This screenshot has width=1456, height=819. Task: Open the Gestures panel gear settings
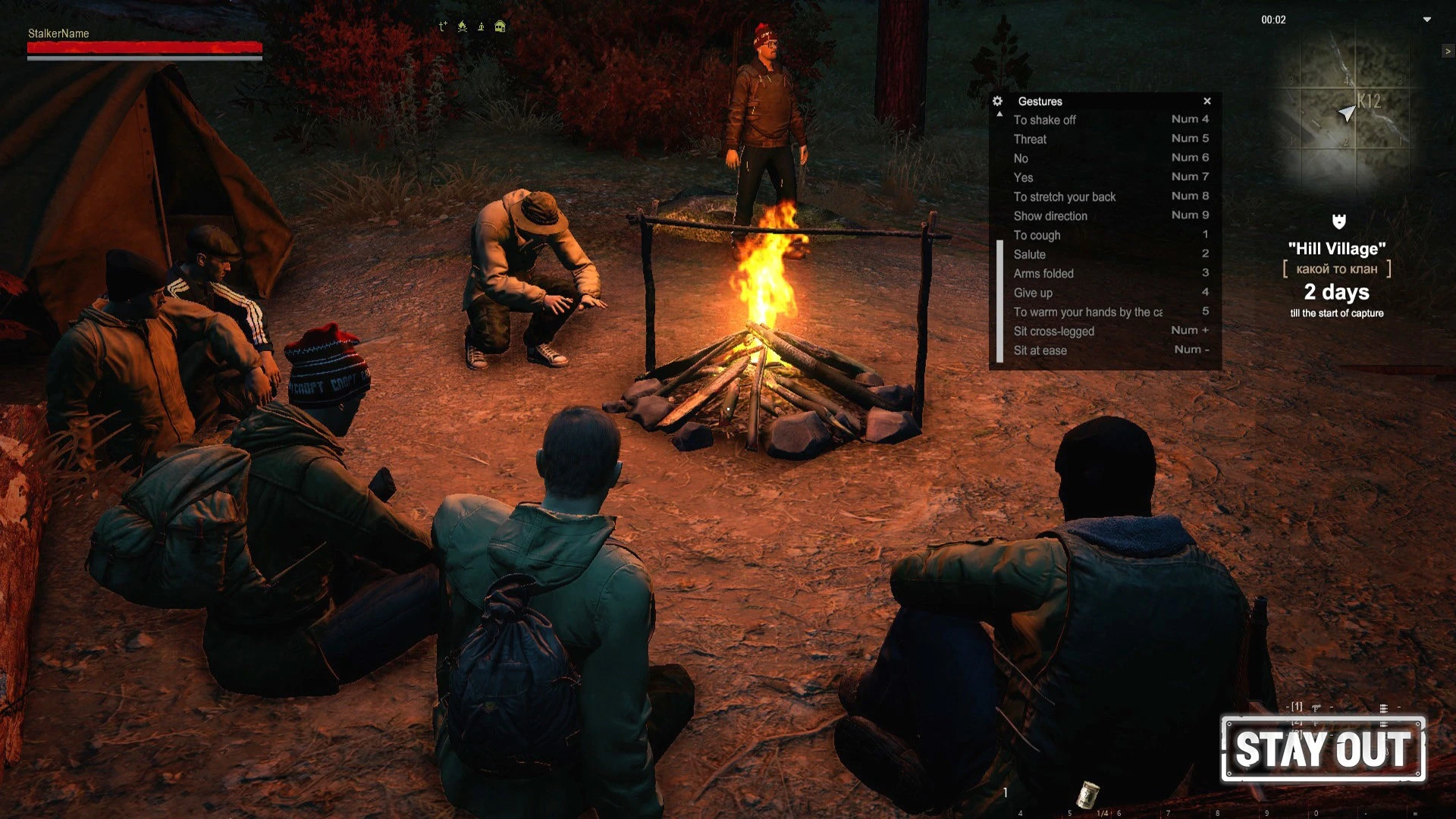(x=998, y=101)
